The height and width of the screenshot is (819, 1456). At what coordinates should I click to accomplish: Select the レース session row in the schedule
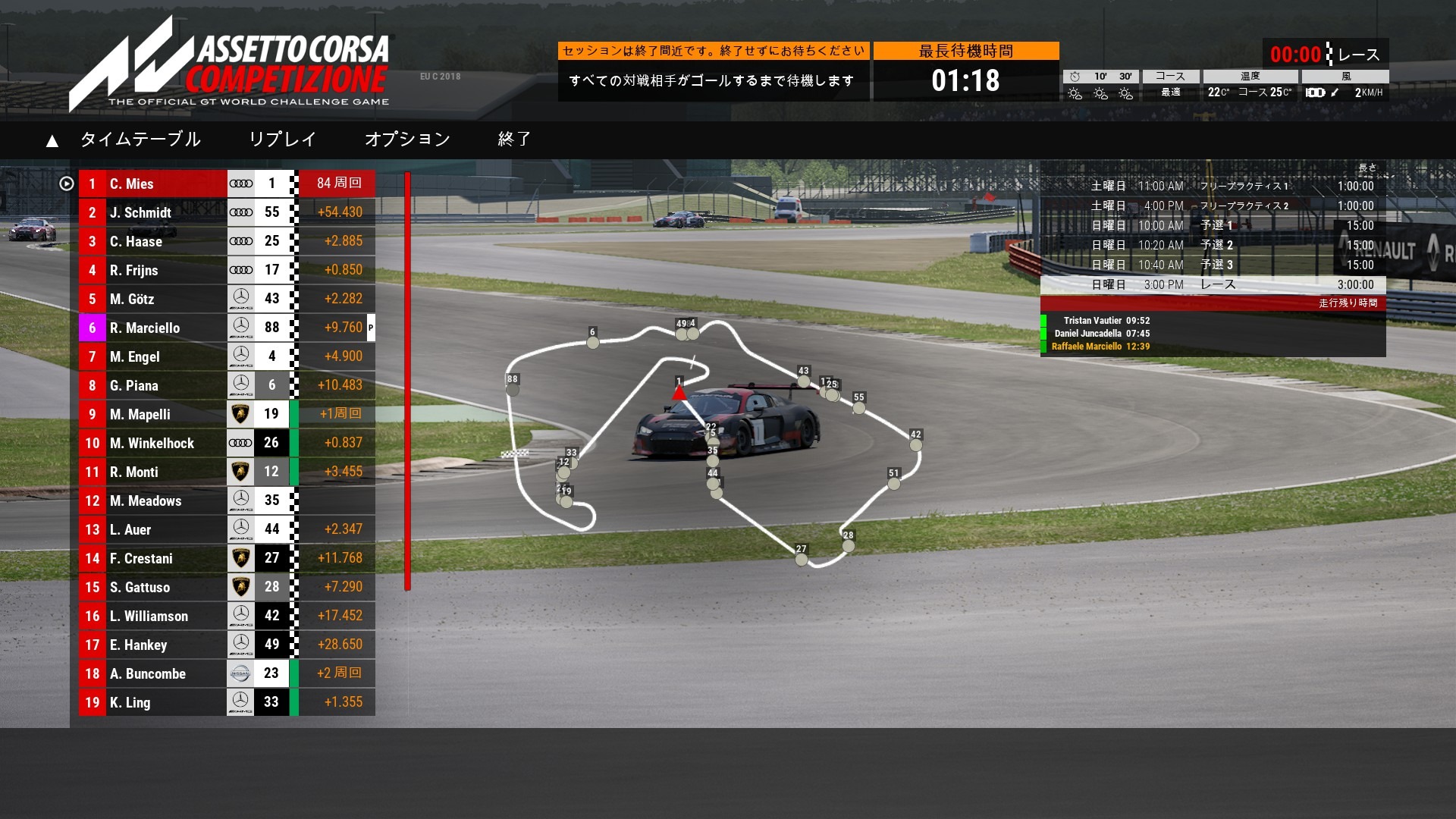click(x=1213, y=285)
